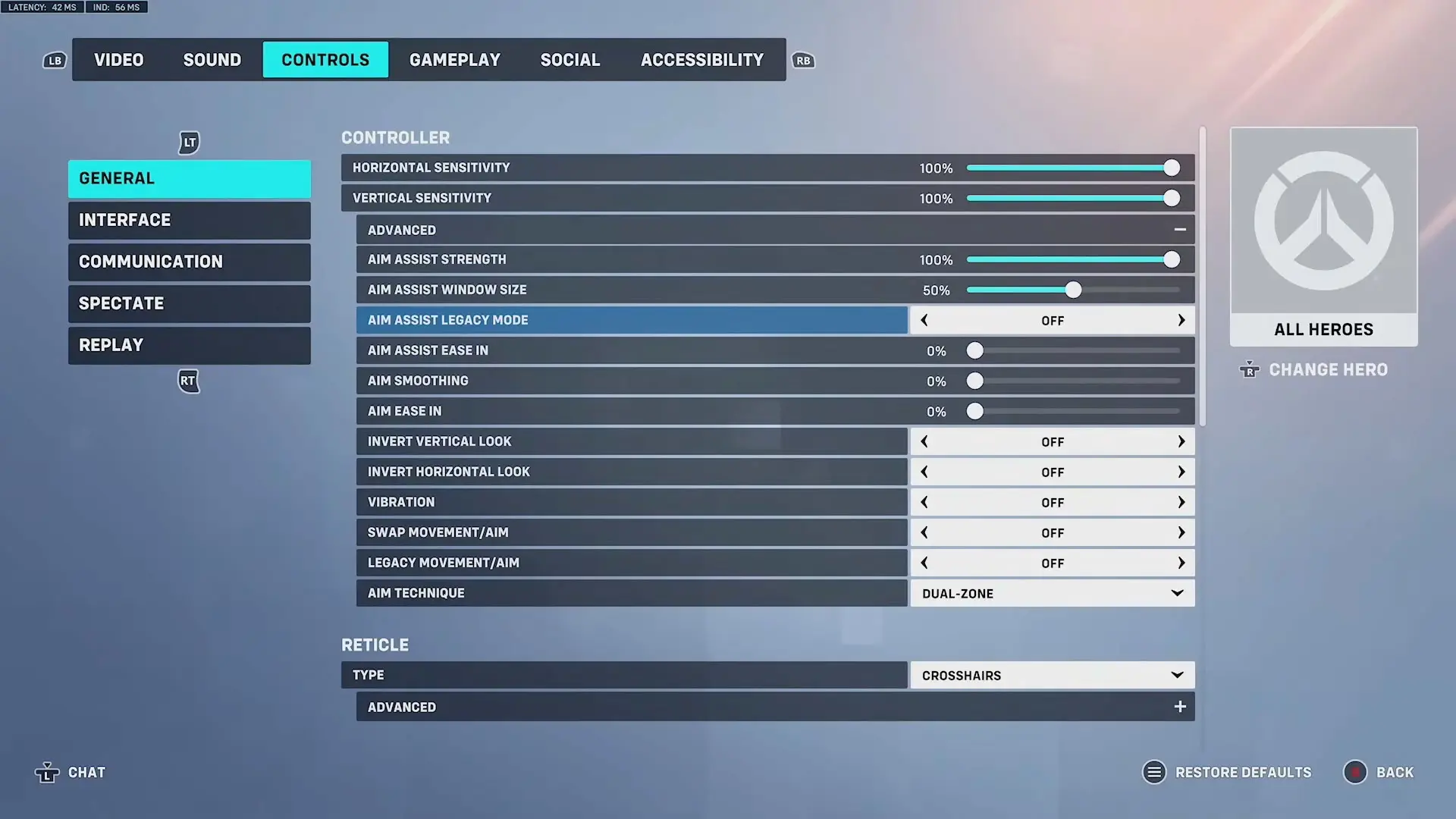Click the red button icon next to Back

(1357, 772)
